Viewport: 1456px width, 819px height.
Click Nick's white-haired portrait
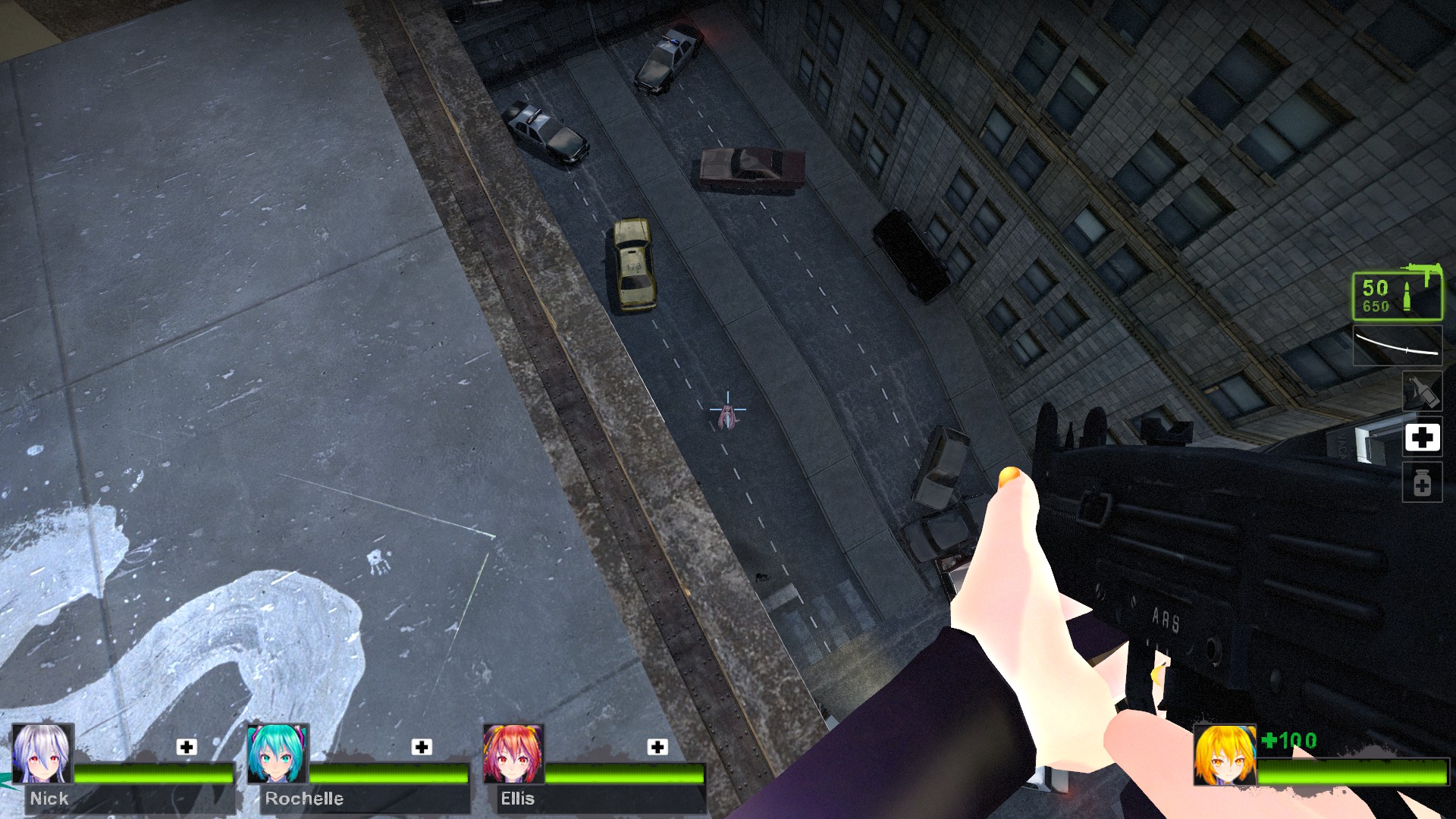(x=42, y=754)
